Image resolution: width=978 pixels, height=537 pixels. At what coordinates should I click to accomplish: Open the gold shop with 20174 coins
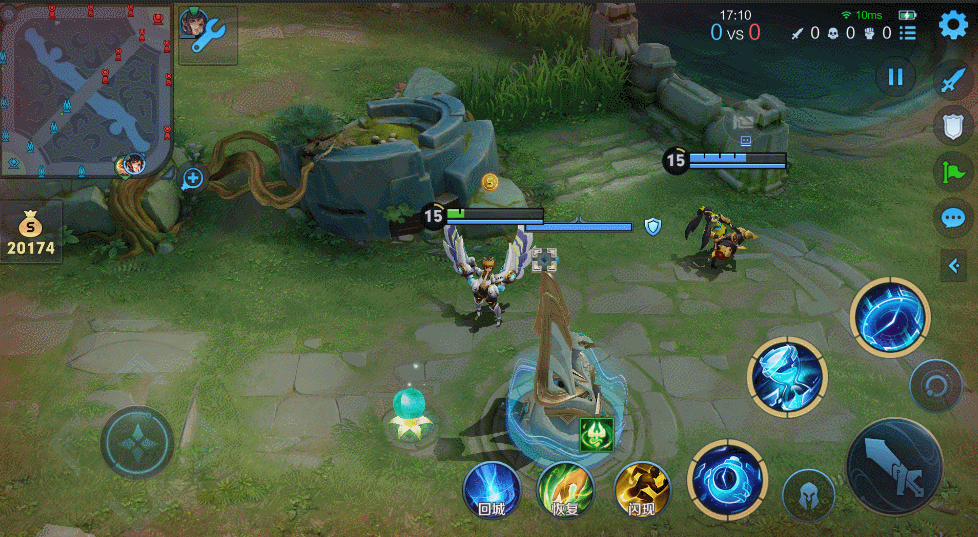[31, 232]
